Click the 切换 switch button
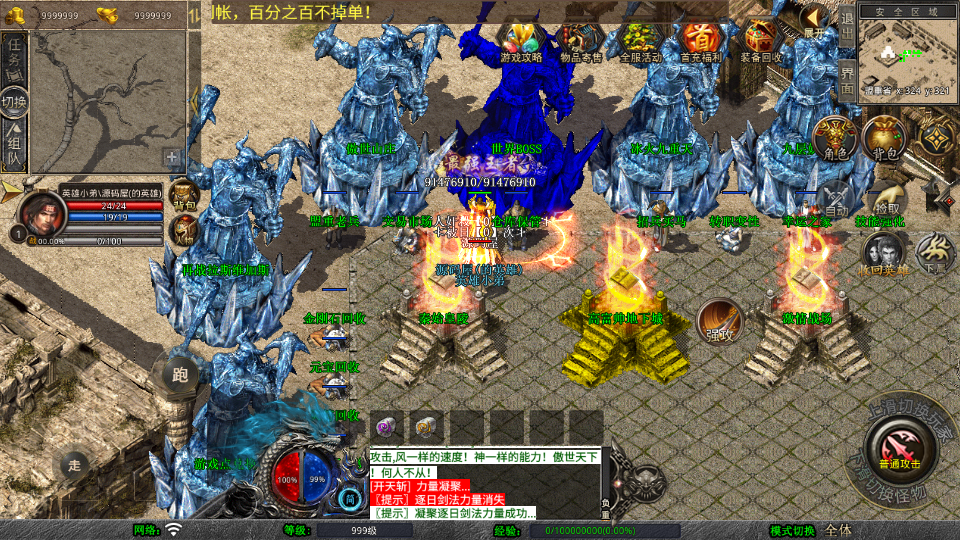Image resolution: width=960 pixels, height=540 pixels. point(15,102)
